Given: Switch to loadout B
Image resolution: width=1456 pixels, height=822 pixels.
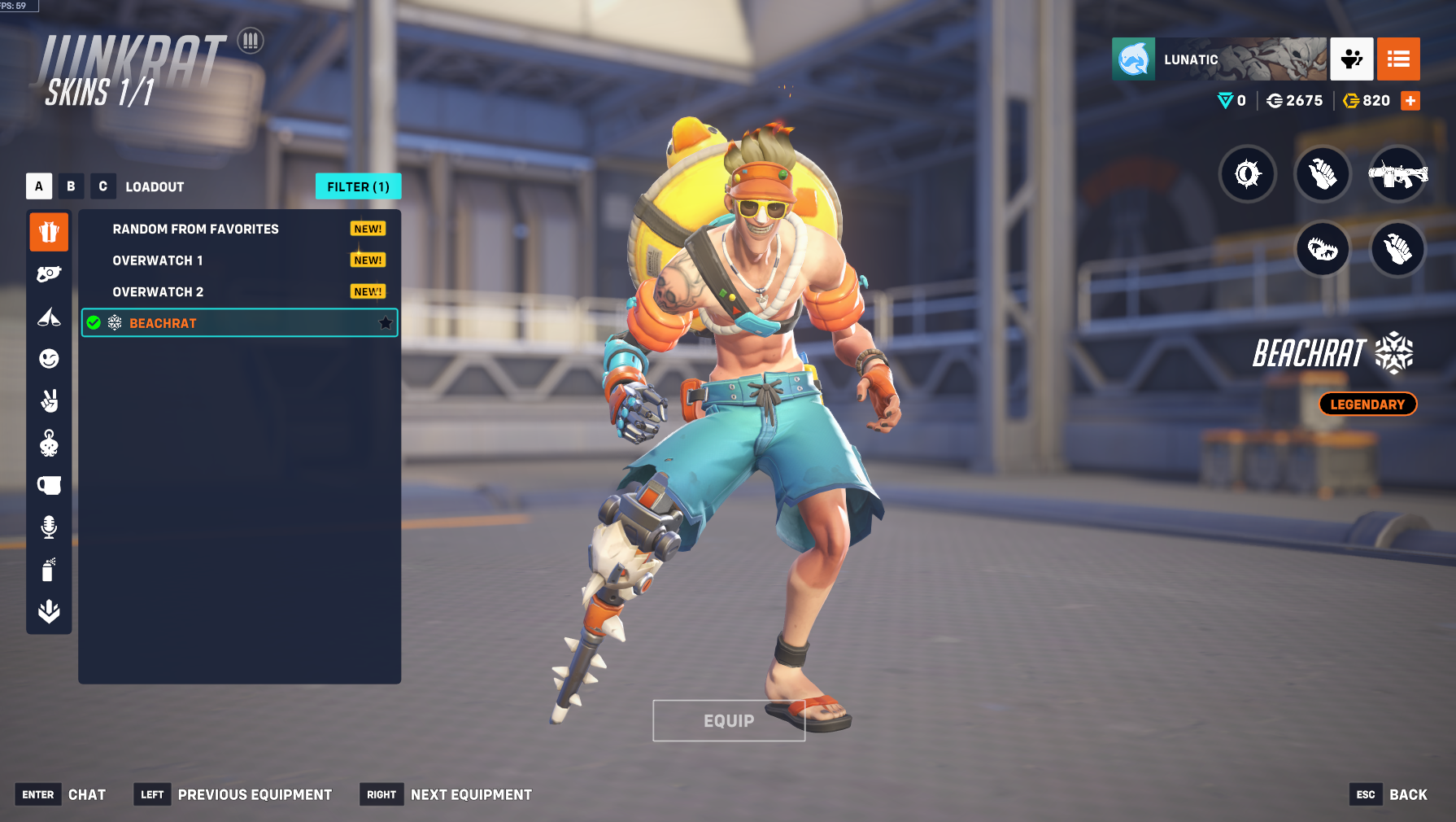Looking at the screenshot, I should point(71,186).
